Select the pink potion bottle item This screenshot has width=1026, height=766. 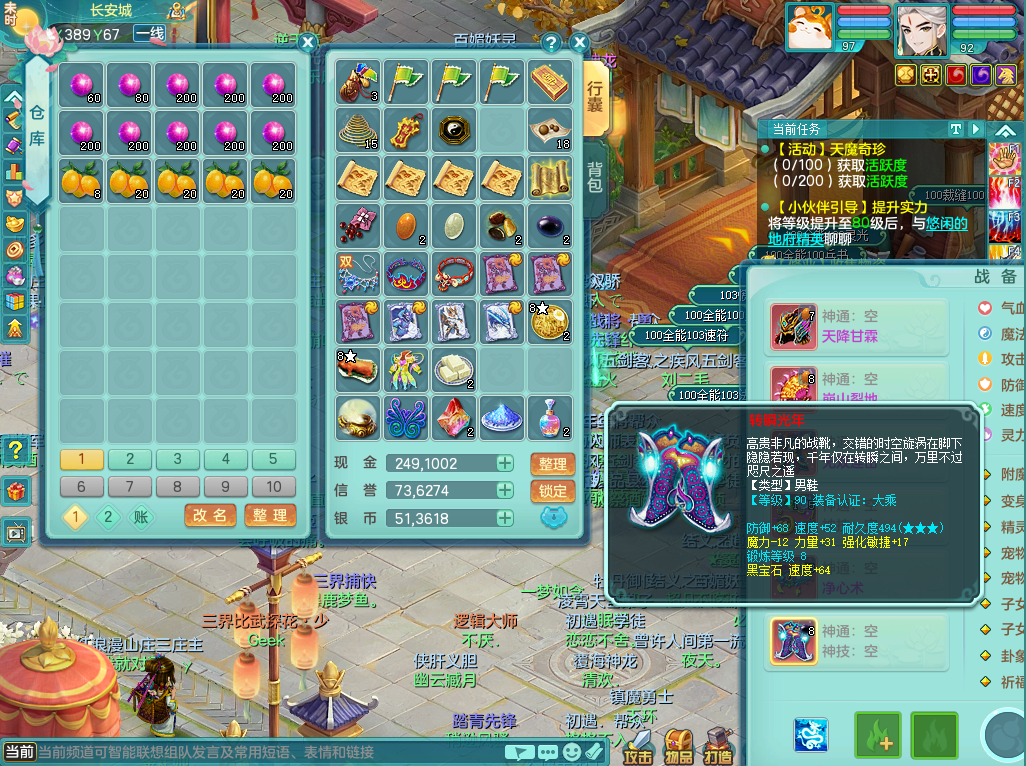550,417
